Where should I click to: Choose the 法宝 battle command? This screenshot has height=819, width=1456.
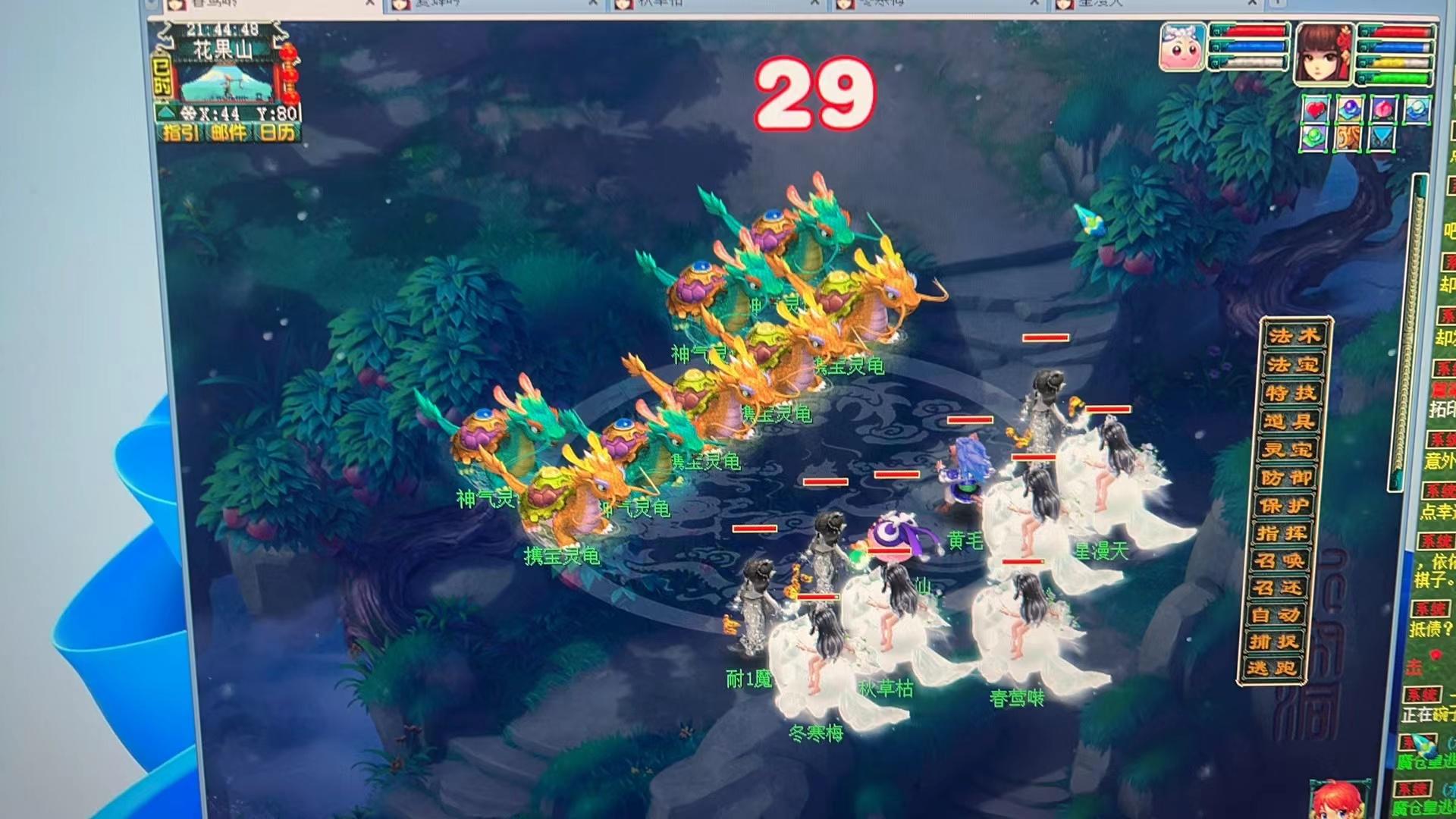tap(1293, 365)
